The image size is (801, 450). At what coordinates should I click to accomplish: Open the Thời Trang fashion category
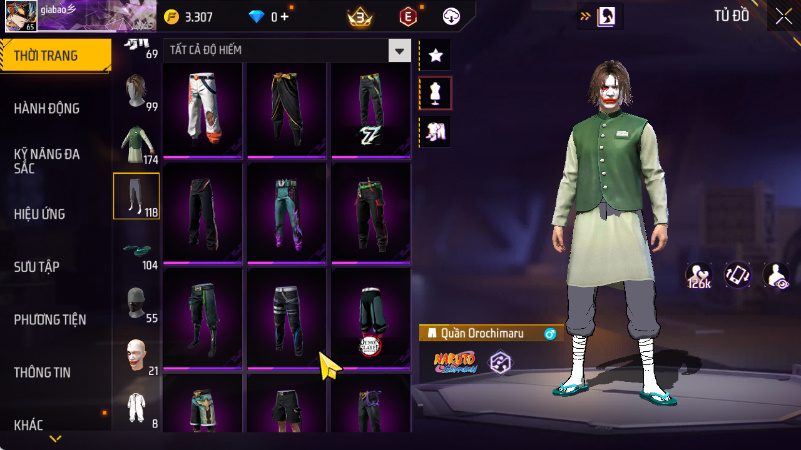coord(50,56)
